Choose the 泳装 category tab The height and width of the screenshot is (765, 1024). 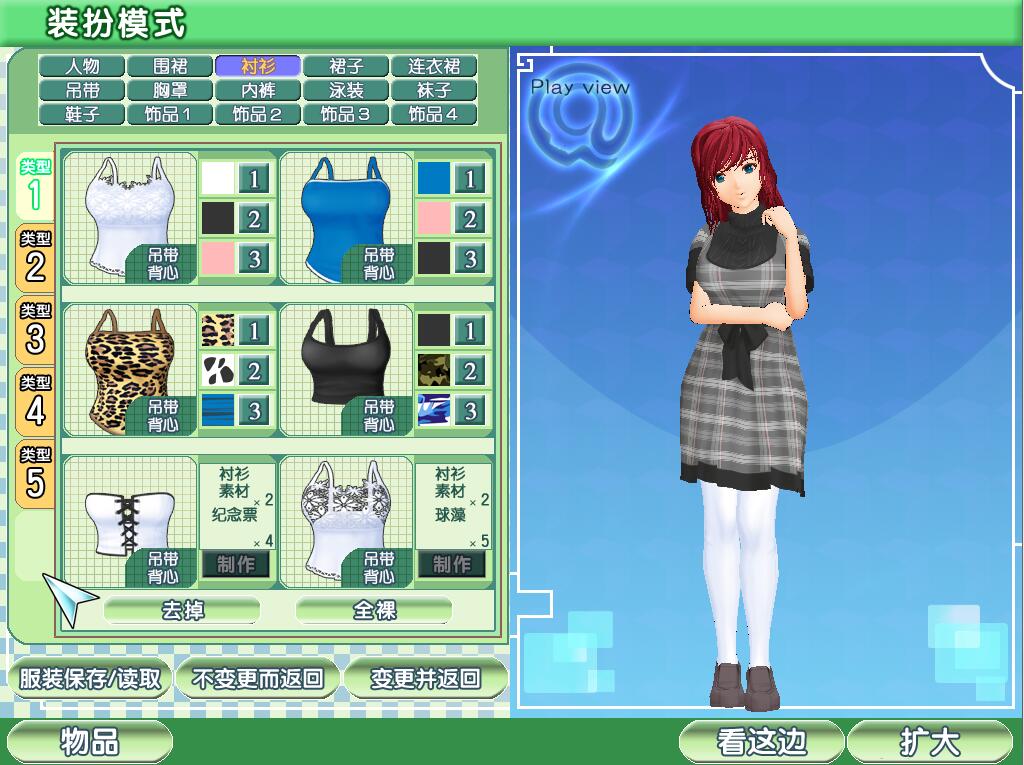pos(345,91)
